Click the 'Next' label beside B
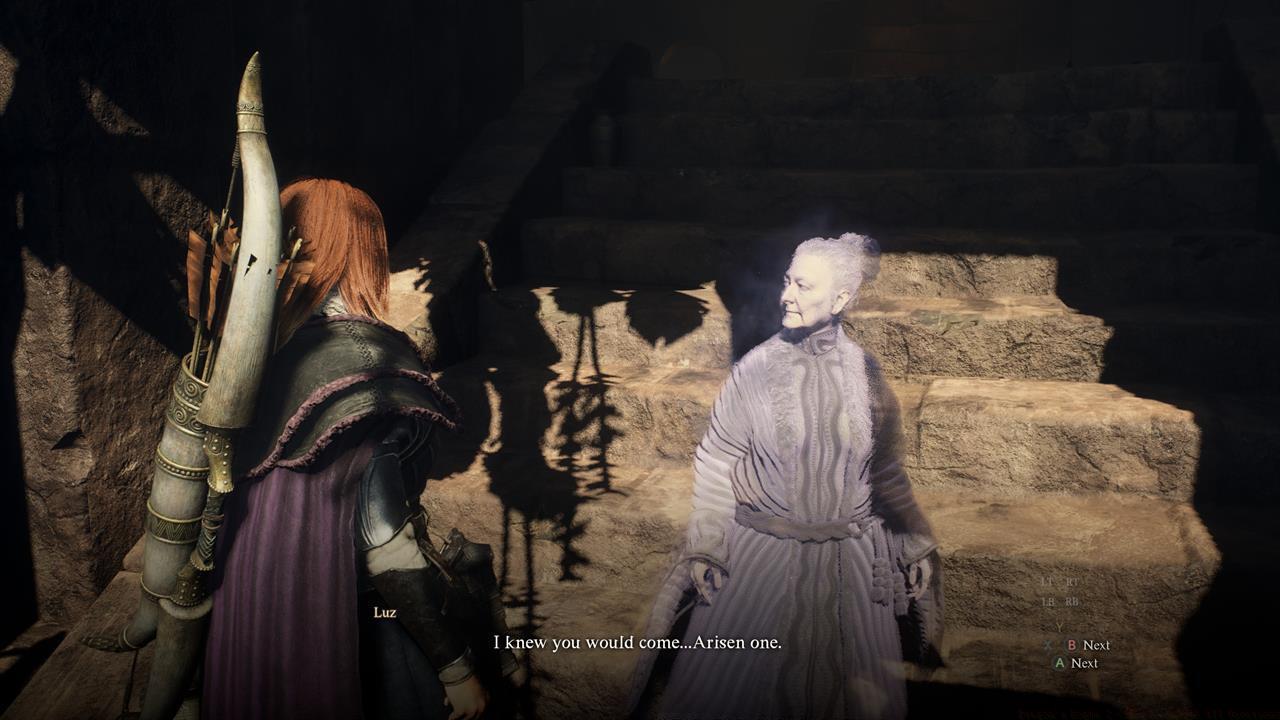Screen dimensions: 1280x720 1096,645
